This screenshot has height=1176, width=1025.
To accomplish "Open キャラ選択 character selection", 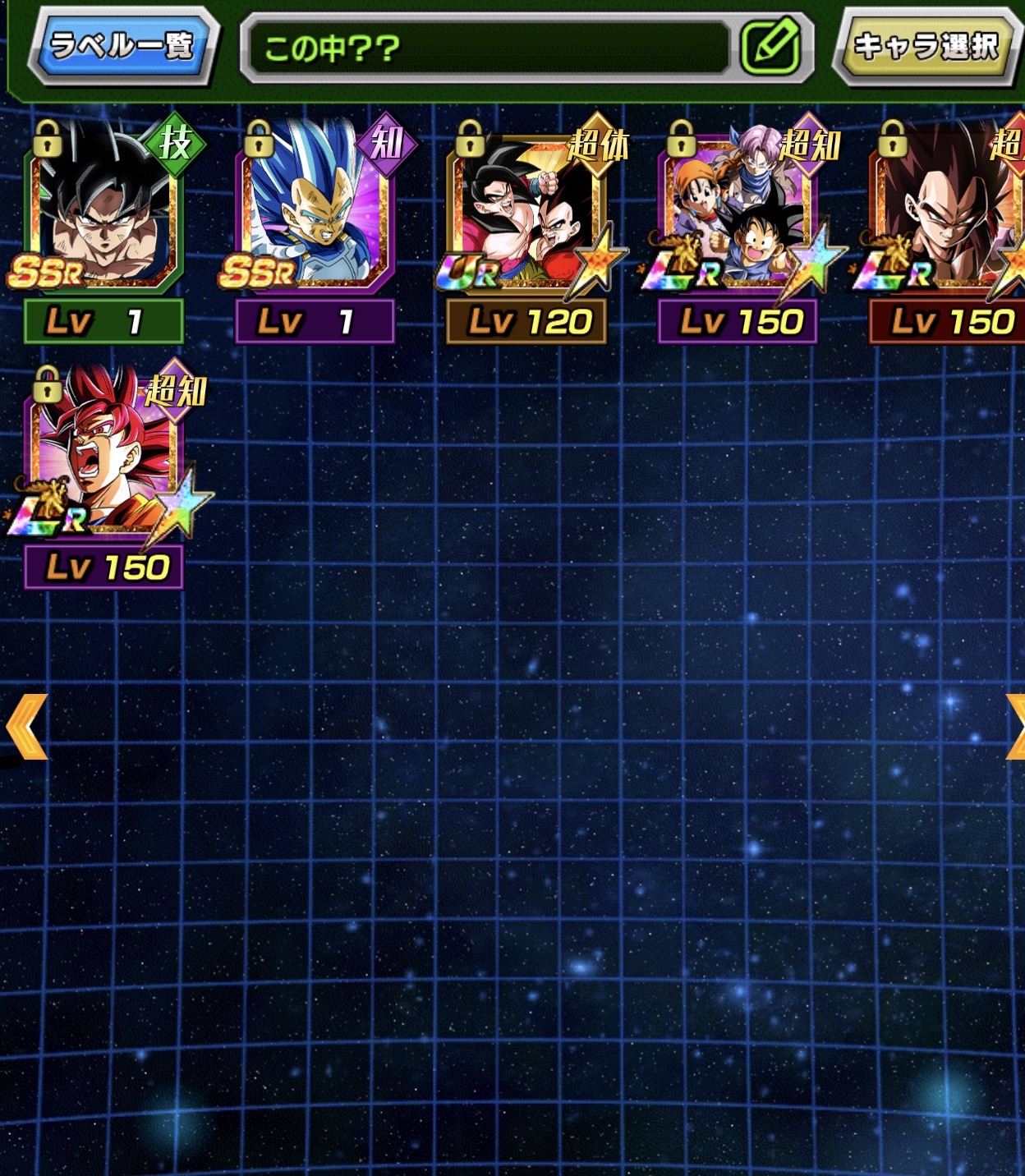I will pos(926,46).
